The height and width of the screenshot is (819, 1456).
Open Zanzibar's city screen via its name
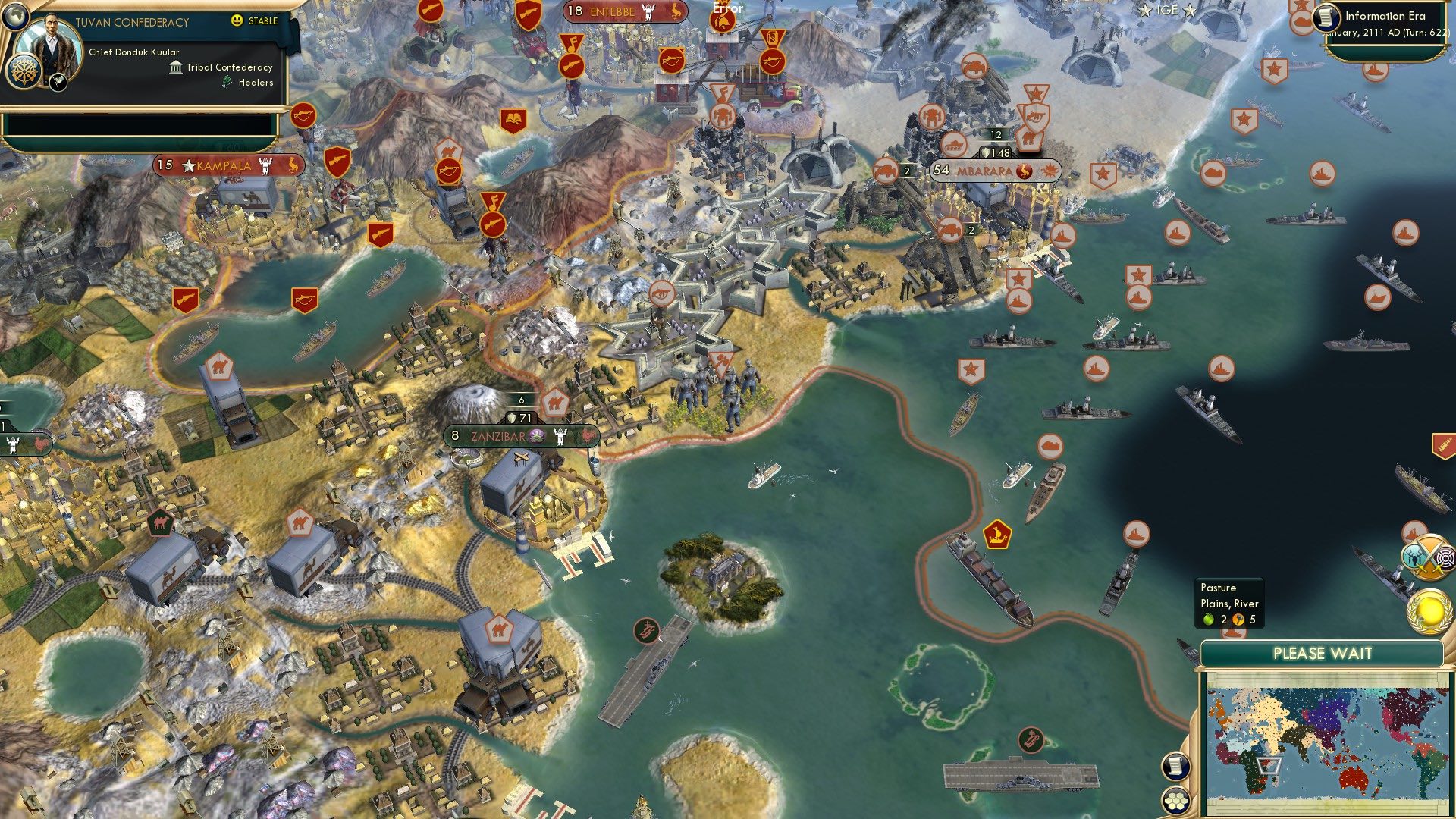click(497, 437)
